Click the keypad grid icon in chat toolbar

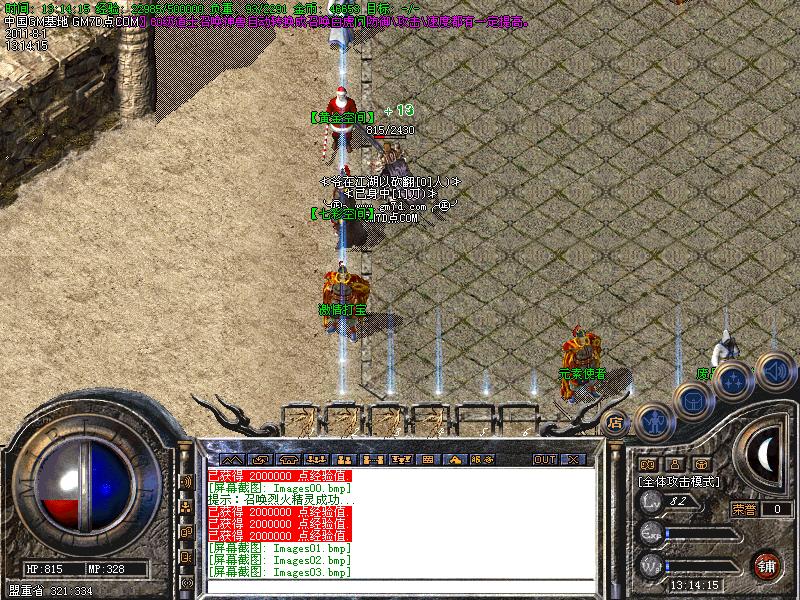tap(428, 459)
